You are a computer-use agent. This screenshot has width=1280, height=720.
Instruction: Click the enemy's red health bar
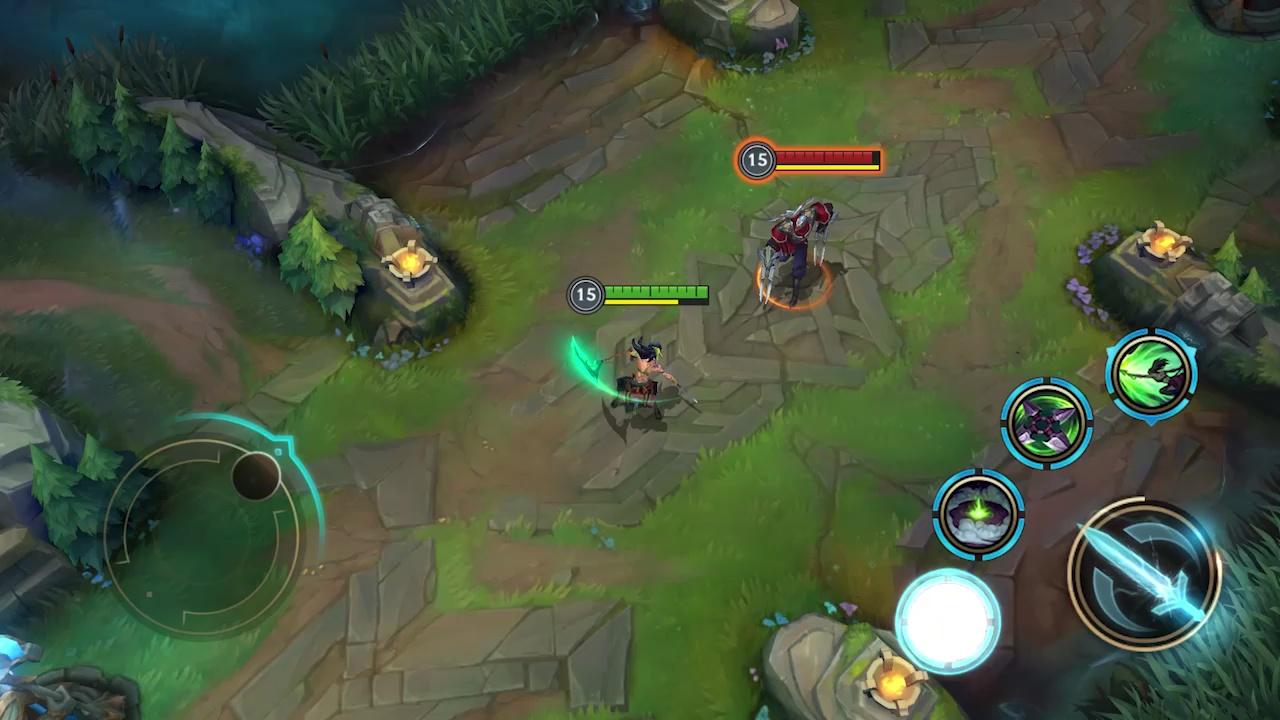[x=825, y=158]
